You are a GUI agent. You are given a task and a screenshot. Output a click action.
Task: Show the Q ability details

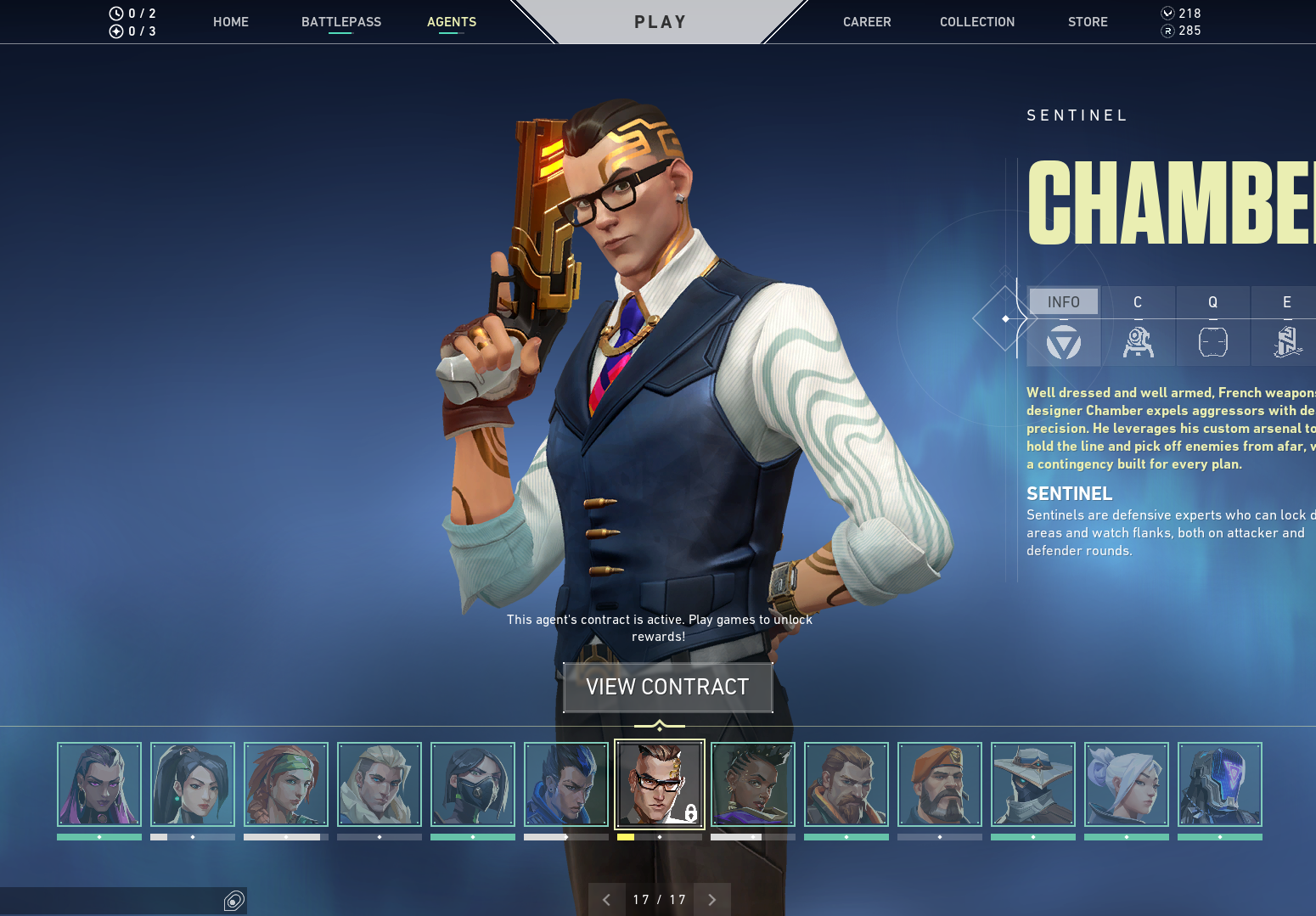tap(1212, 327)
